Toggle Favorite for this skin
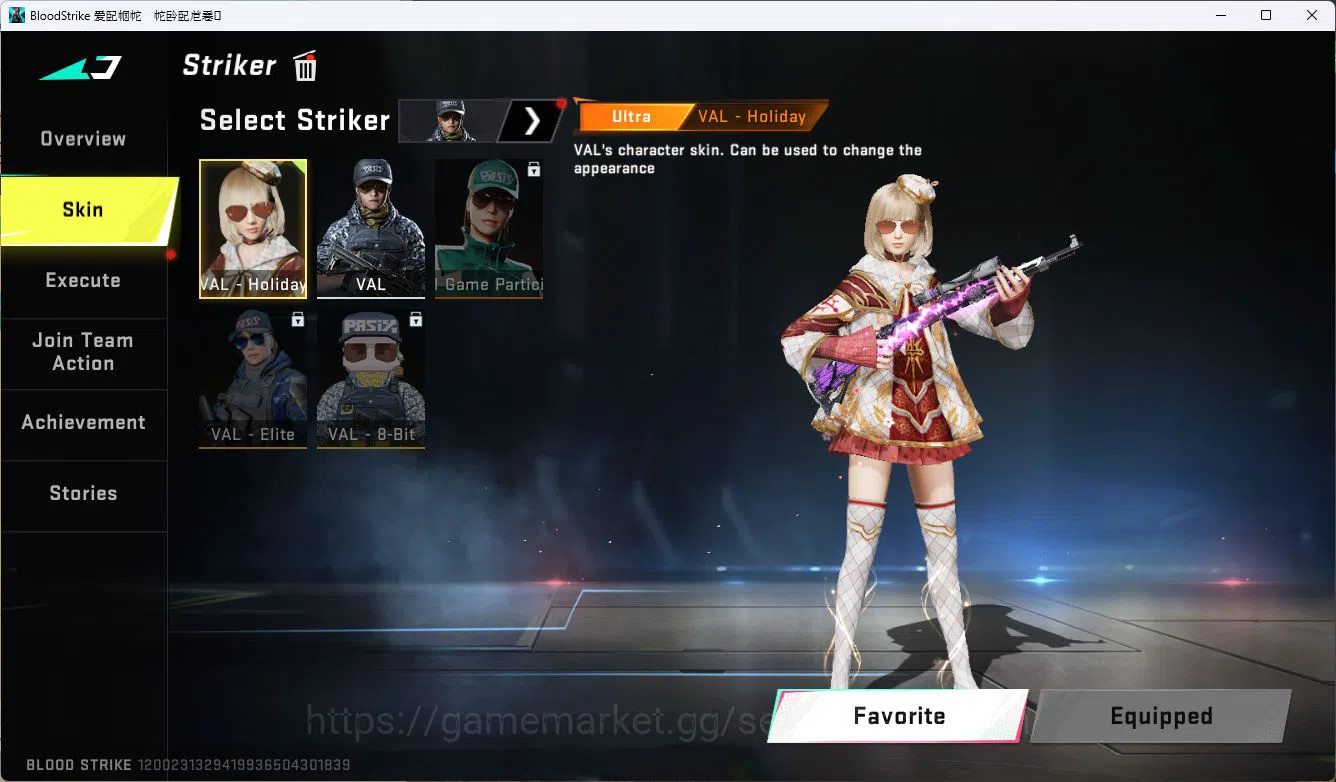Viewport: 1336px width, 782px height. [x=898, y=716]
